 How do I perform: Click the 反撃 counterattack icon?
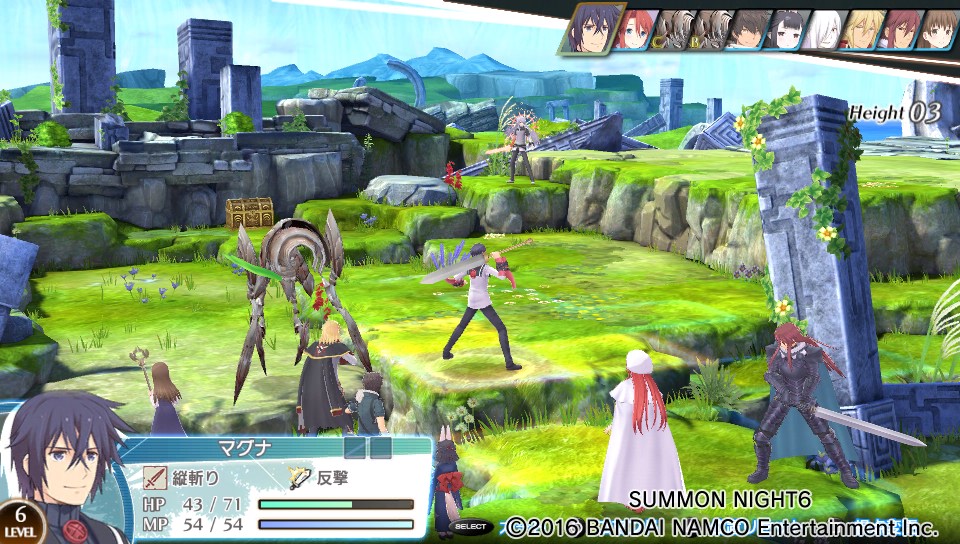pos(301,477)
